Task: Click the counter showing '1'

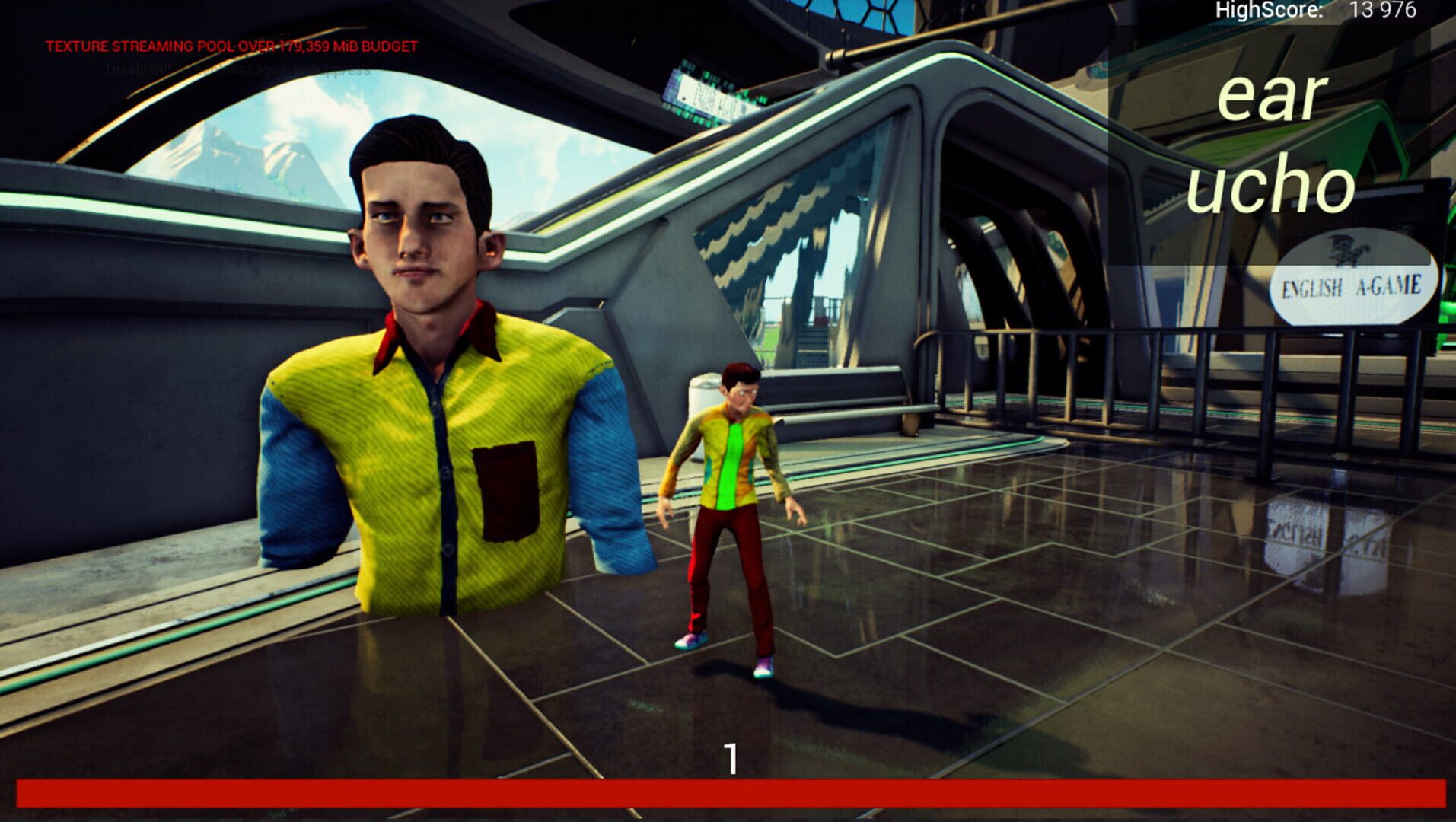Action: pos(732,757)
